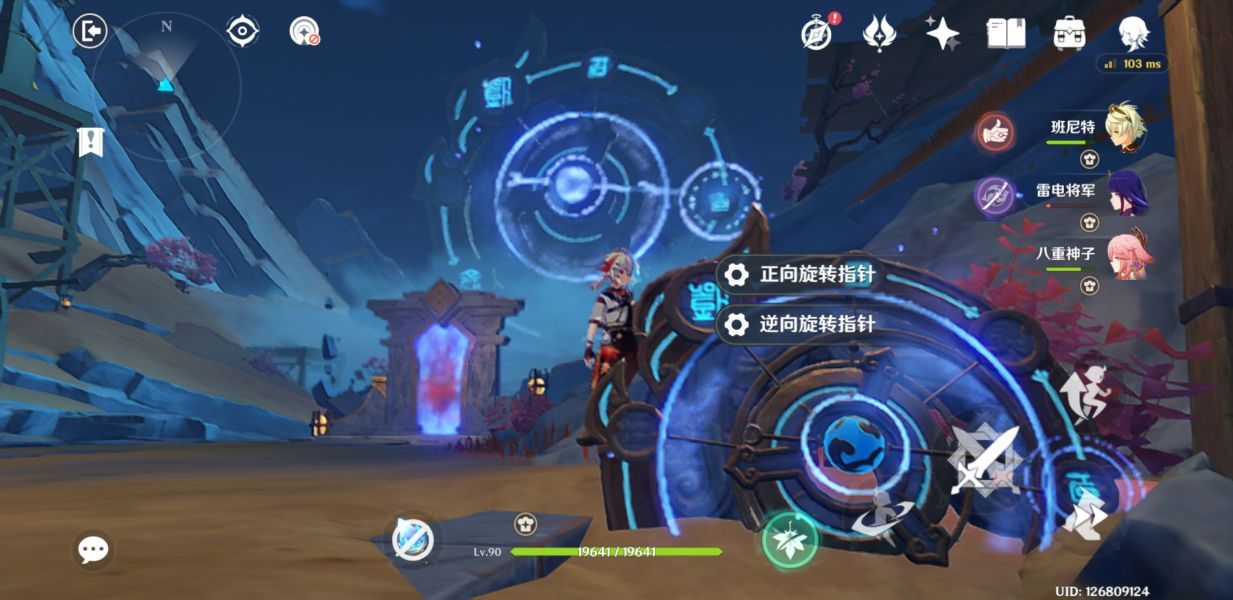Toggle the eye-shaped elemental sight icon
Image resolution: width=1233 pixels, height=600 pixels.
(x=242, y=32)
